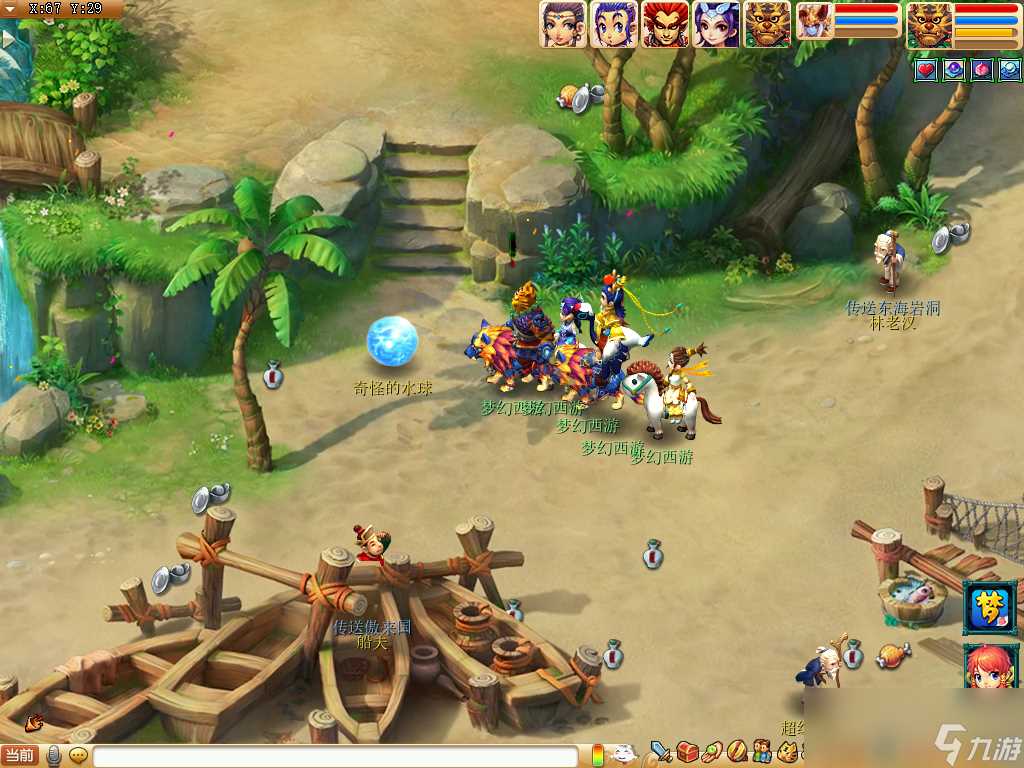Screen dimensions: 1024x768
Task: Toggle the microphone voice input
Action: coord(54,756)
